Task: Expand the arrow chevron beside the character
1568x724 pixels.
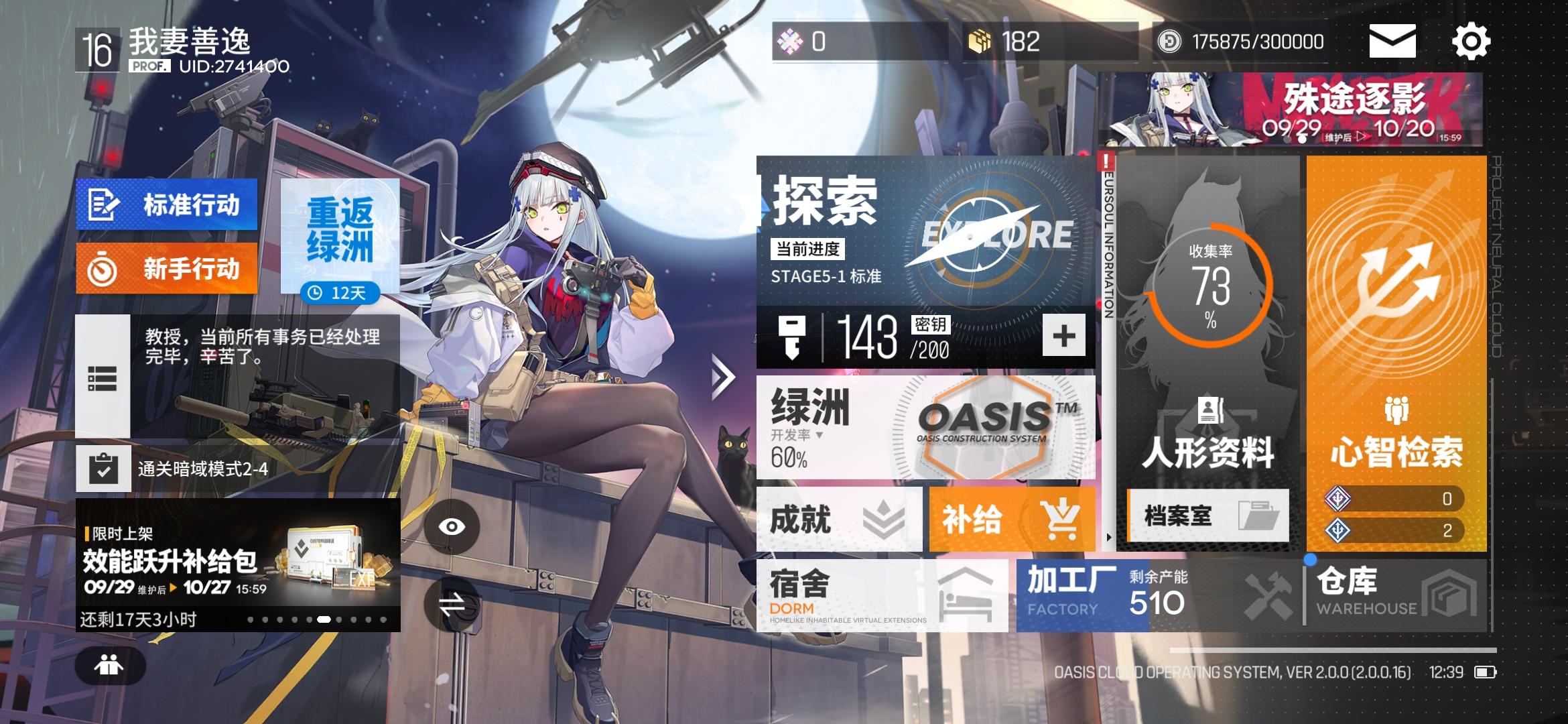Action: click(722, 375)
